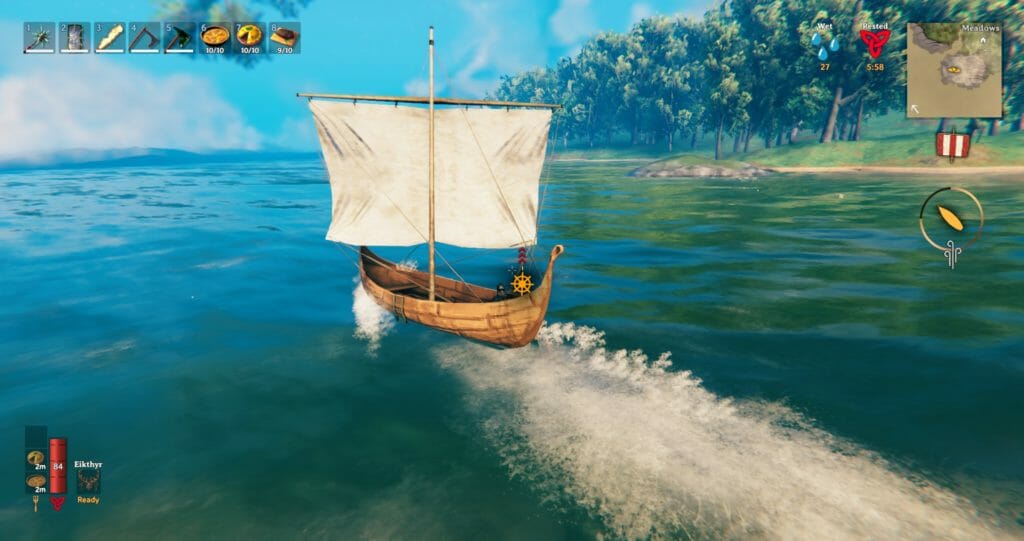Screen dimensions: 1024x541
Task: Use the yellow pie in hotbar slot 7
Action: pos(250,38)
